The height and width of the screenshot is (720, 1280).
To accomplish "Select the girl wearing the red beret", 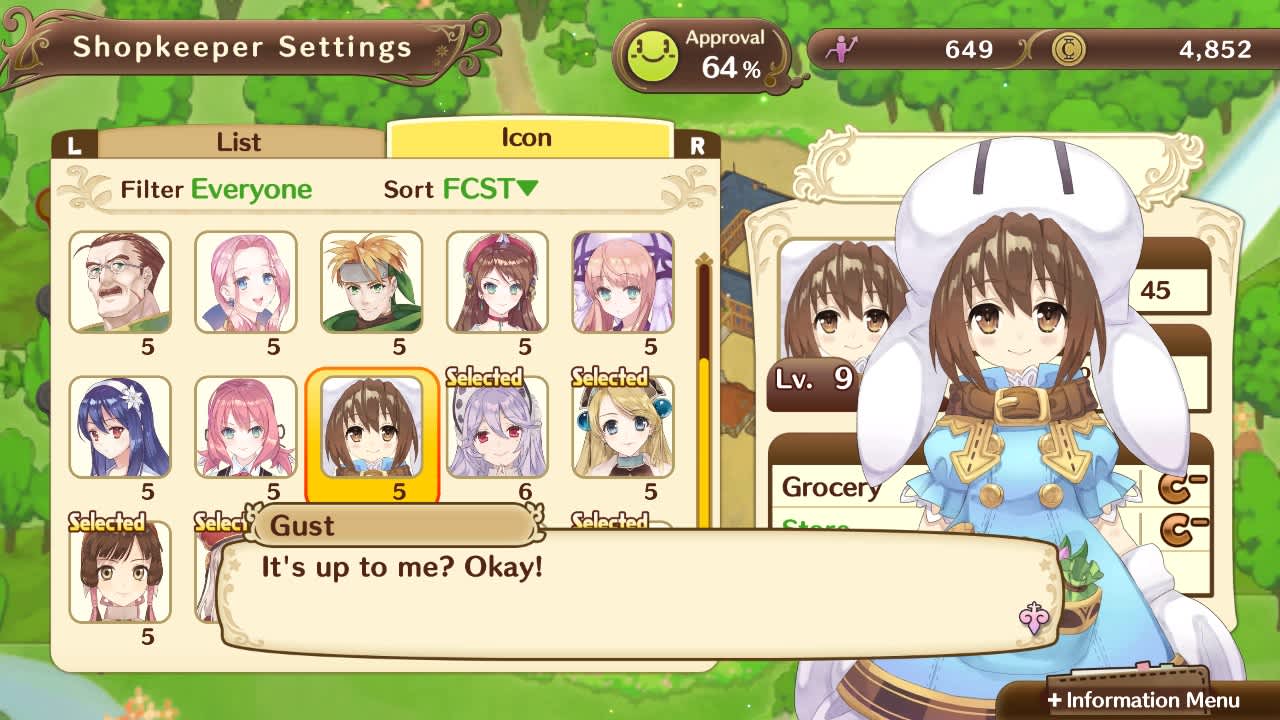I will (x=497, y=283).
